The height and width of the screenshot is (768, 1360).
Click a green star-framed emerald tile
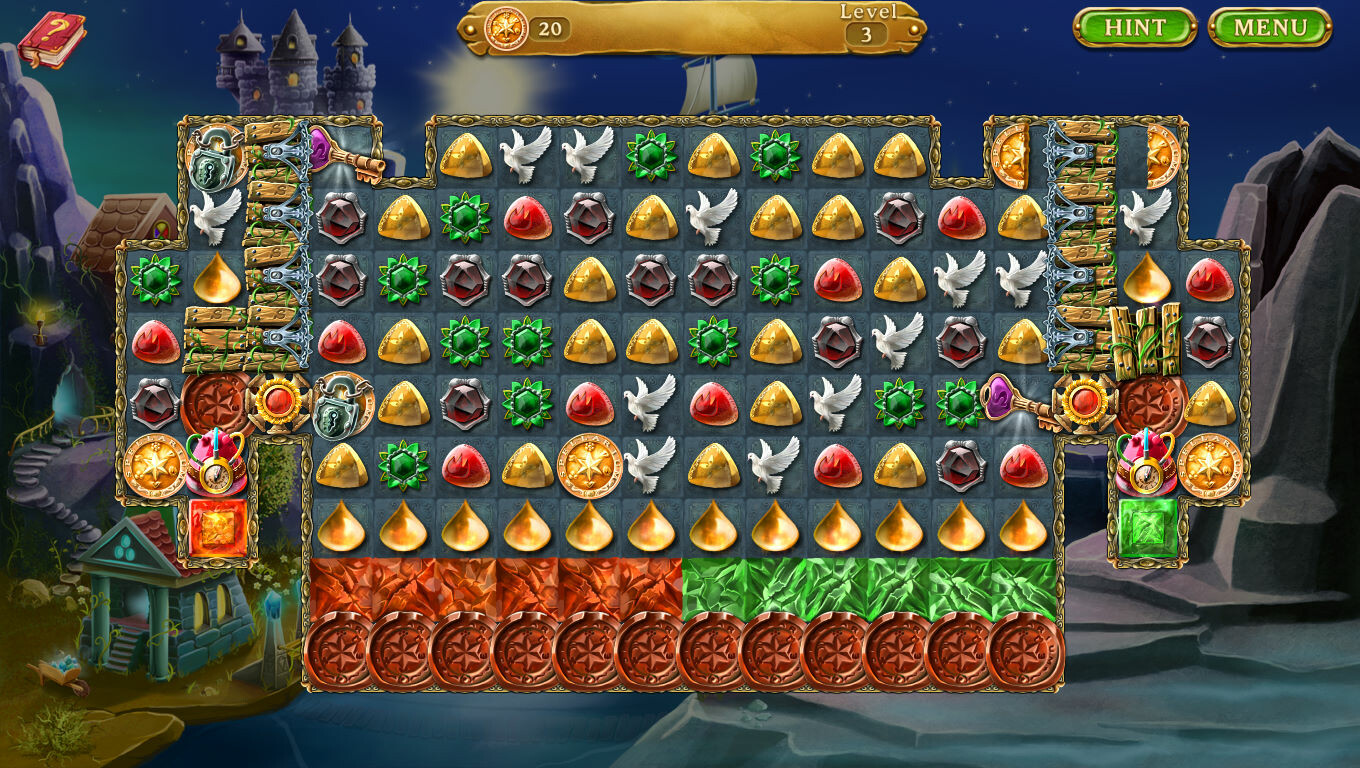(650, 153)
